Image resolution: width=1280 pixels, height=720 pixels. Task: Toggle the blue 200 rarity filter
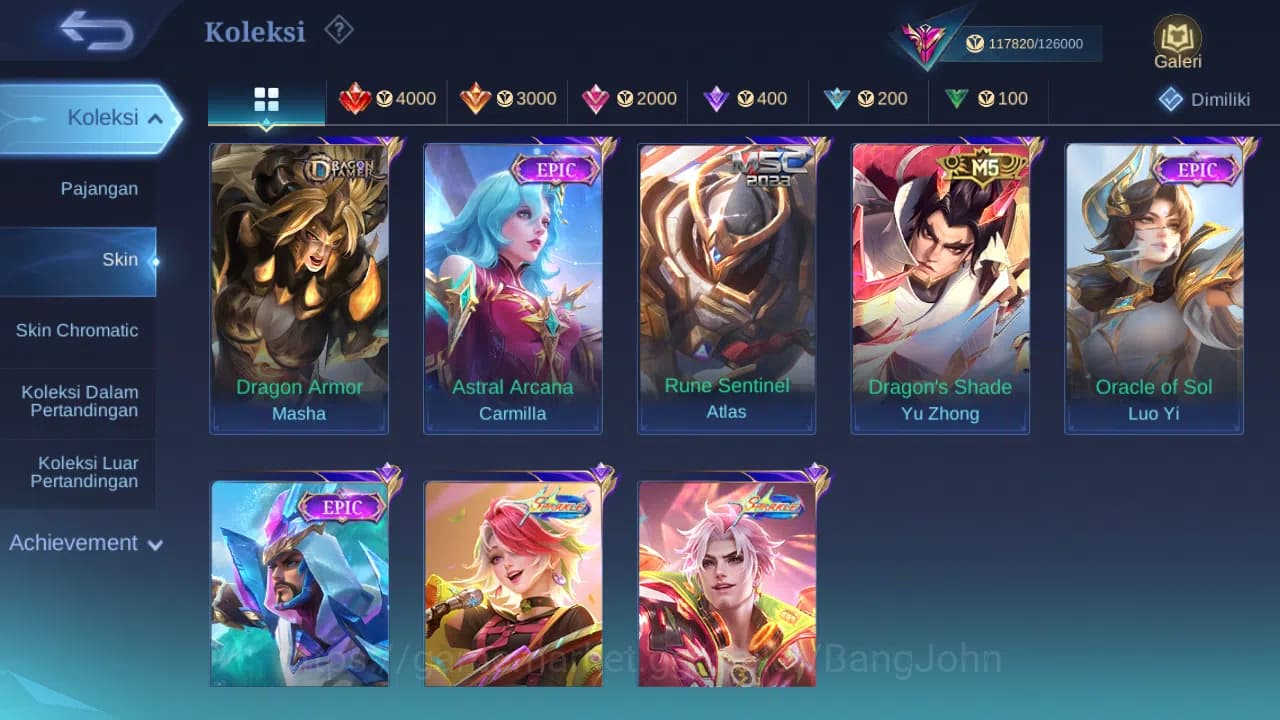coord(837,99)
